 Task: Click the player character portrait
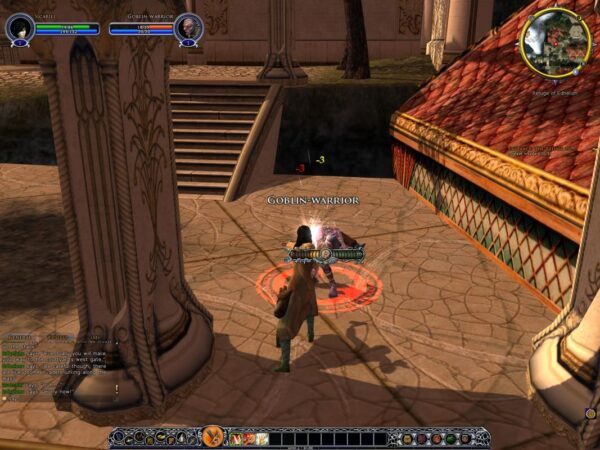[19, 27]
